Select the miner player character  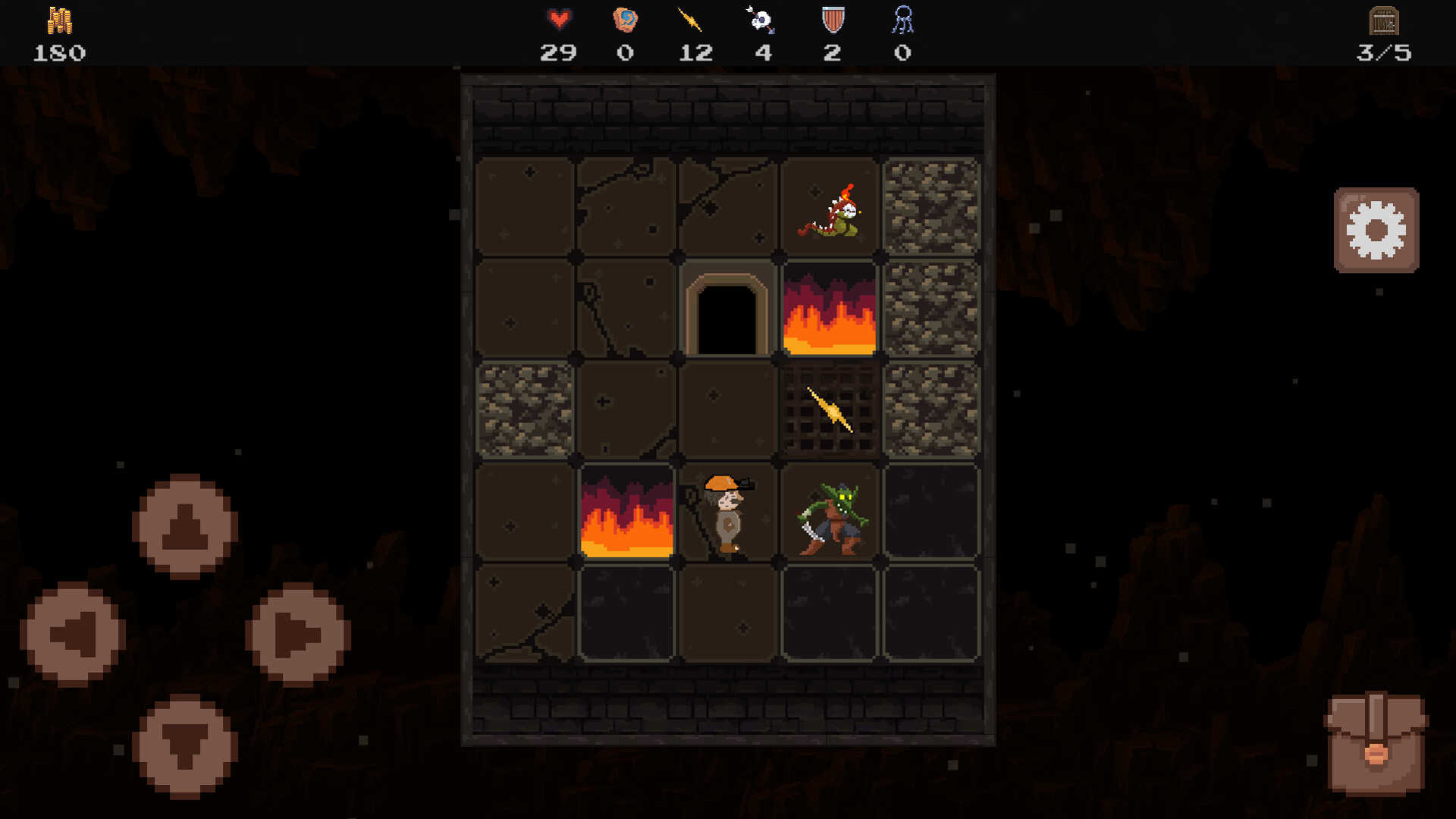[x=726, y=512]
